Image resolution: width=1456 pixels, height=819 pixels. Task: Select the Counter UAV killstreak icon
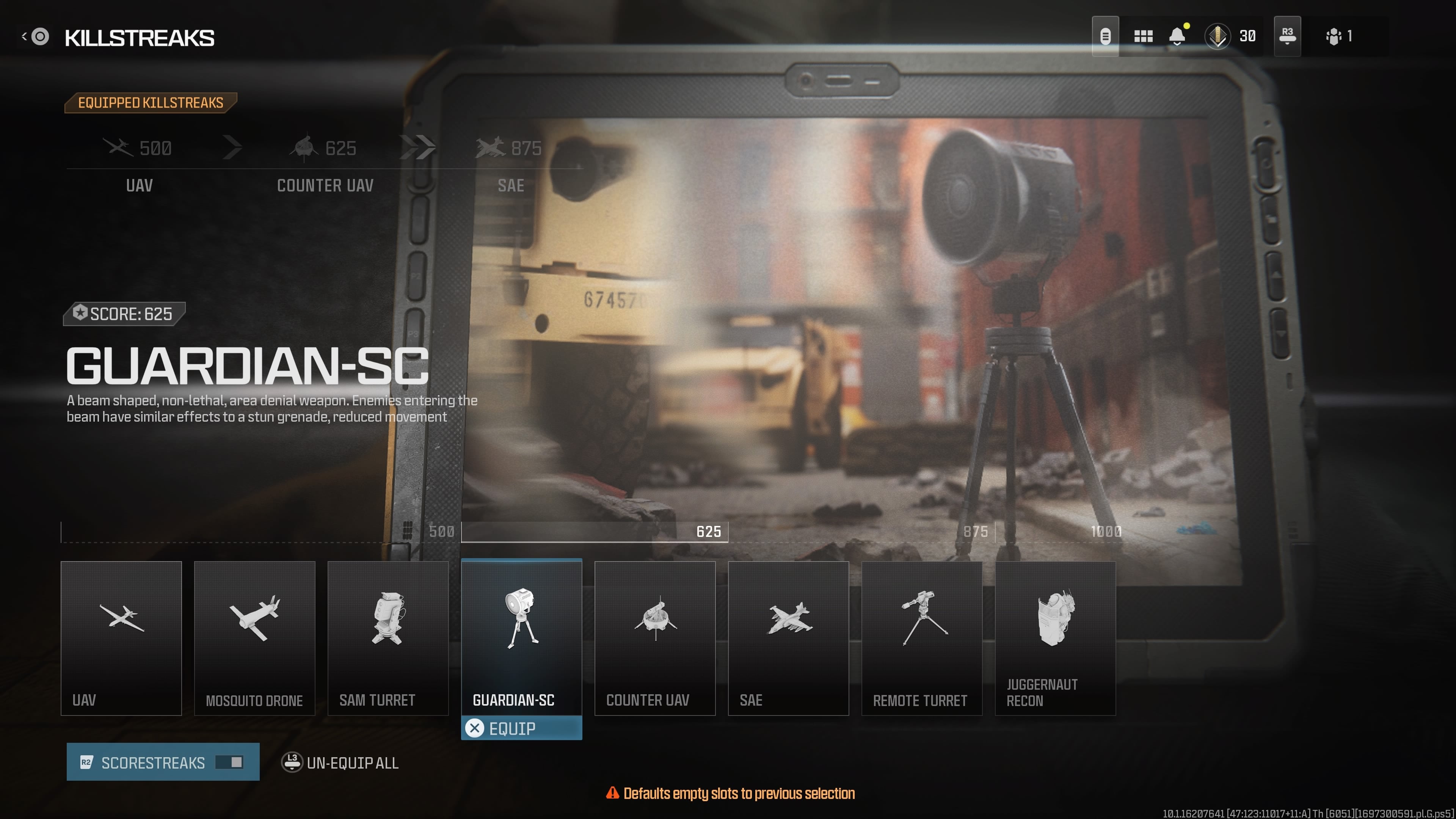(654, 622)
